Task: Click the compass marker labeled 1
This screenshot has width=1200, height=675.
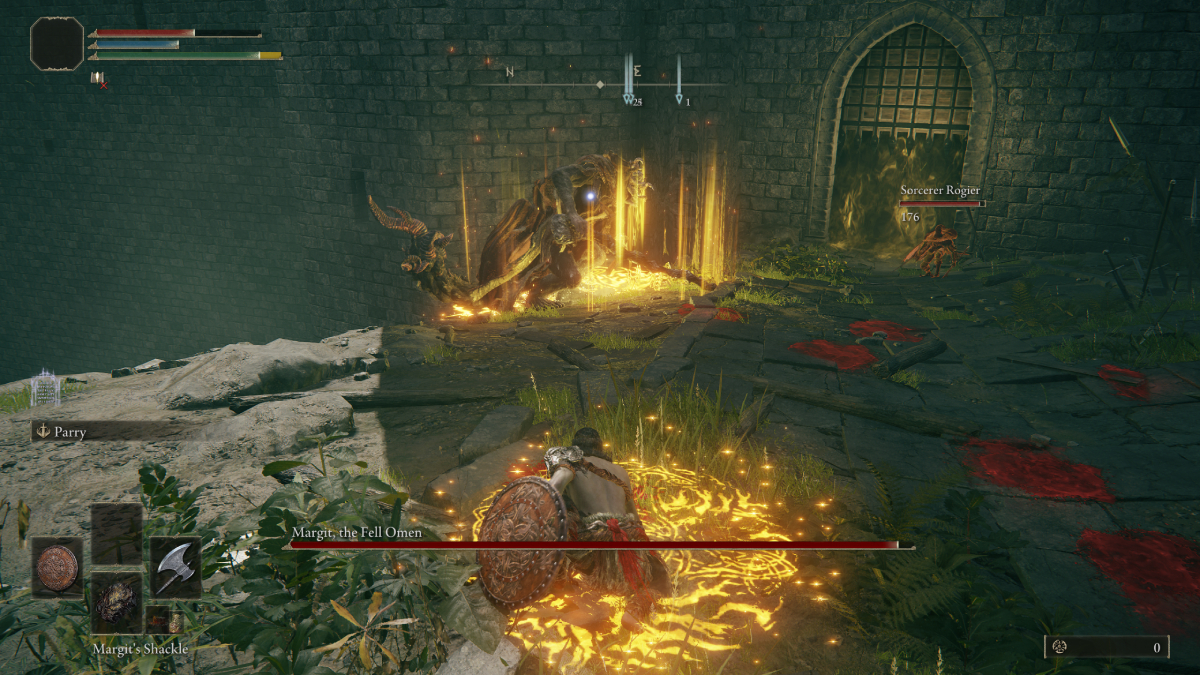Action: pos(680,98)
